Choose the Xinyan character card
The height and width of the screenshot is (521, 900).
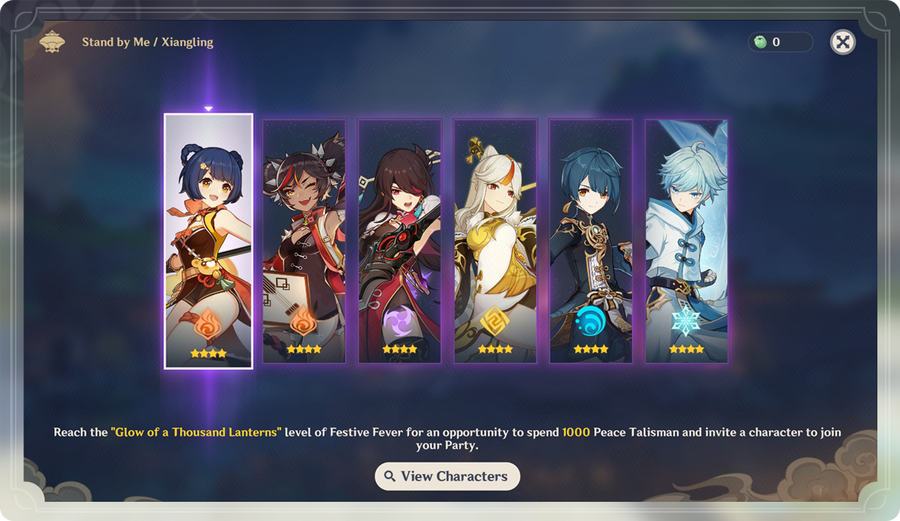(x=304, y=241)
